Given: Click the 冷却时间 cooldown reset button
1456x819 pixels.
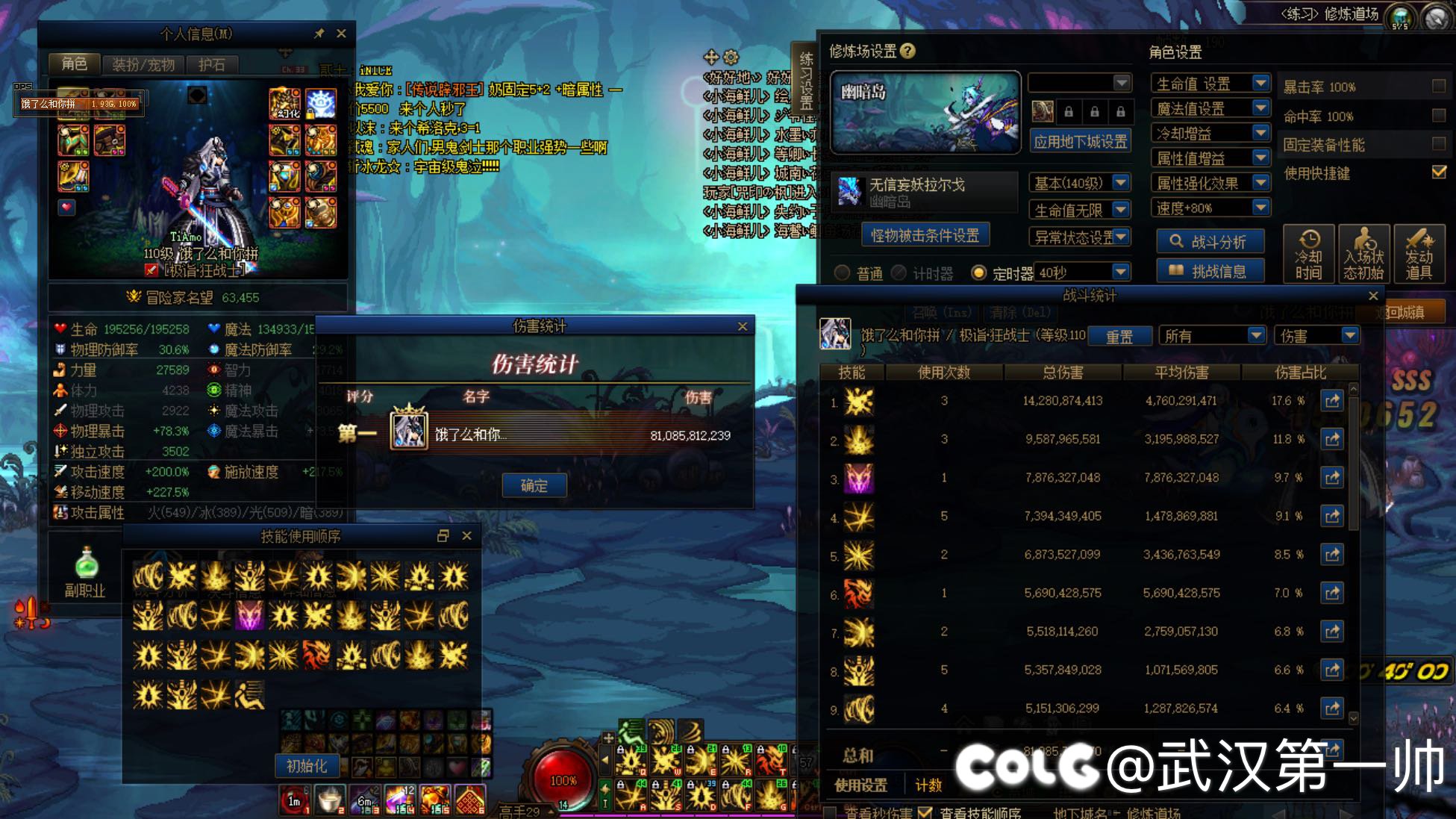Looking at the screenshot, I should click(1308, 255).
